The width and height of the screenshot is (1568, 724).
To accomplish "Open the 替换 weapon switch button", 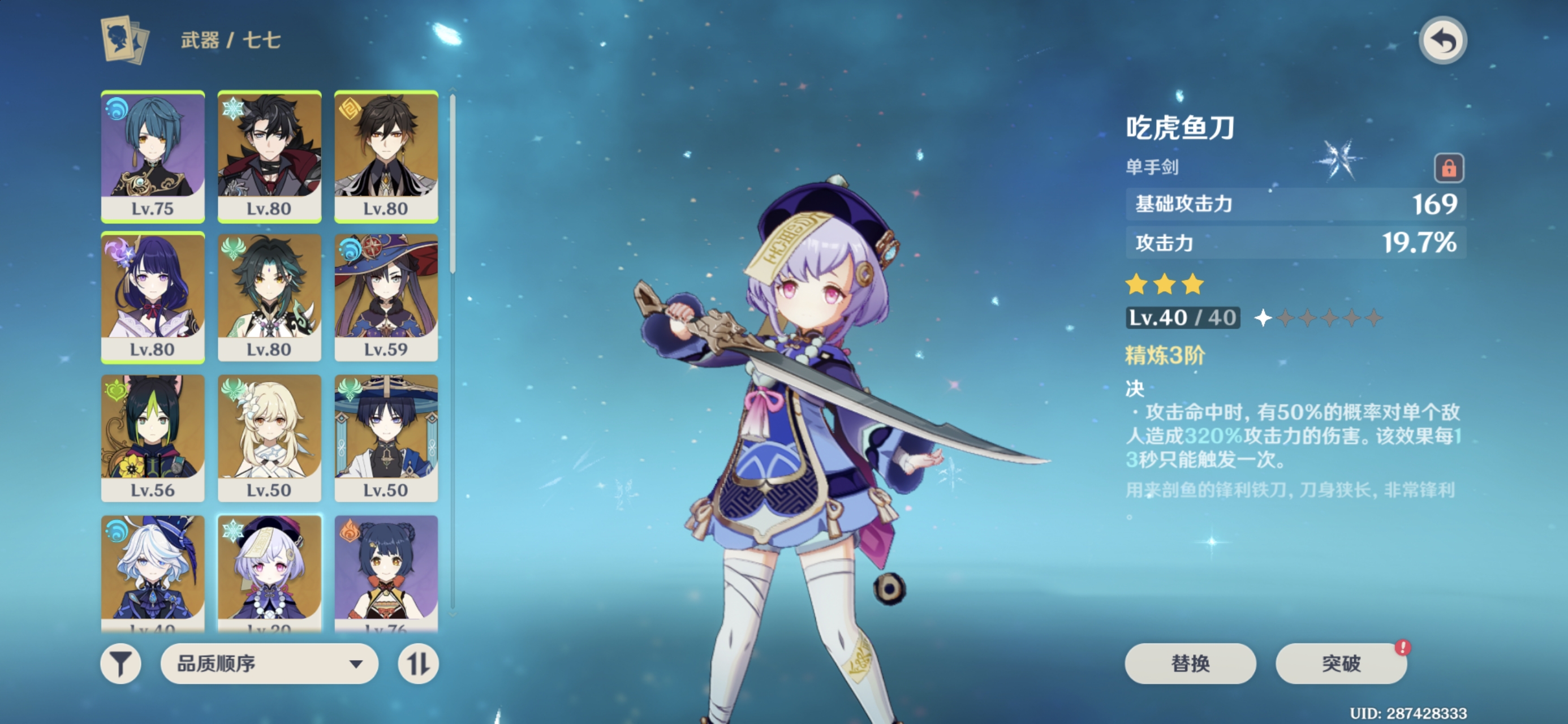I will [1190, 663].
